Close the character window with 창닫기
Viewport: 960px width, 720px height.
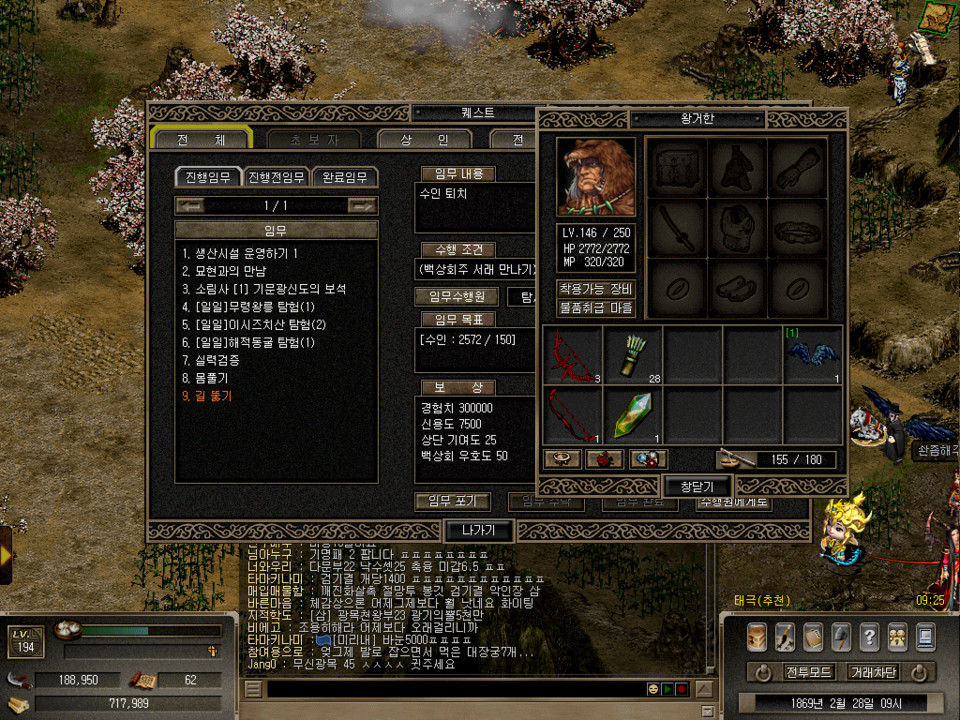coord(697,486)
